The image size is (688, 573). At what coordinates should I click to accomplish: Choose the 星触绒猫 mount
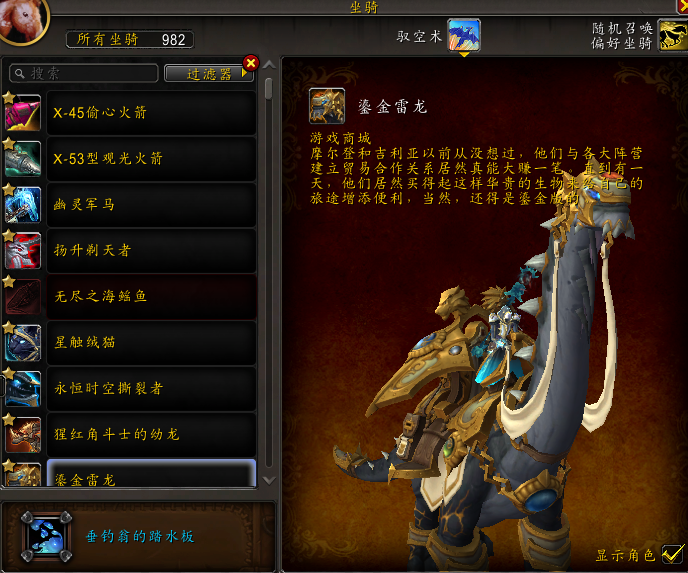click(x=150, y=343)
